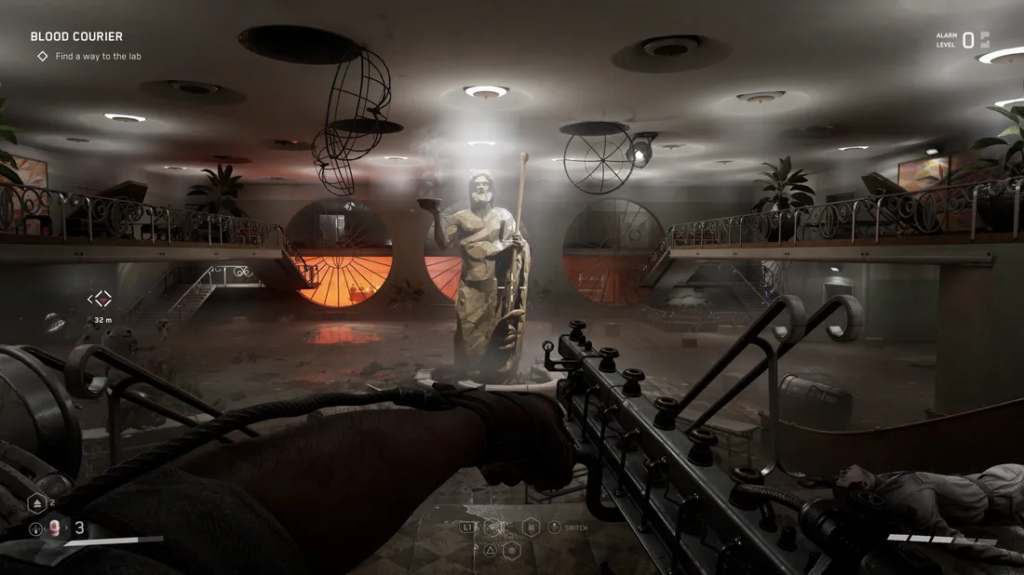The image size is (1024, 575).
Task: Click the hexagon eject-symbol icon
Action: point(37,503)
